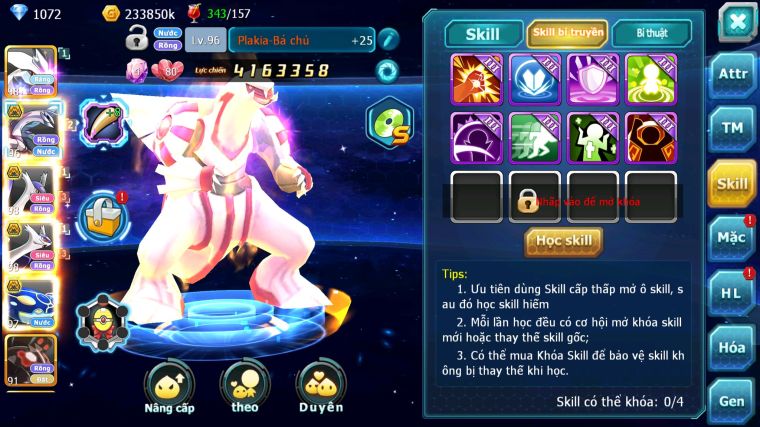Switch to the Hóa side tab

click(x=732, y=347)
